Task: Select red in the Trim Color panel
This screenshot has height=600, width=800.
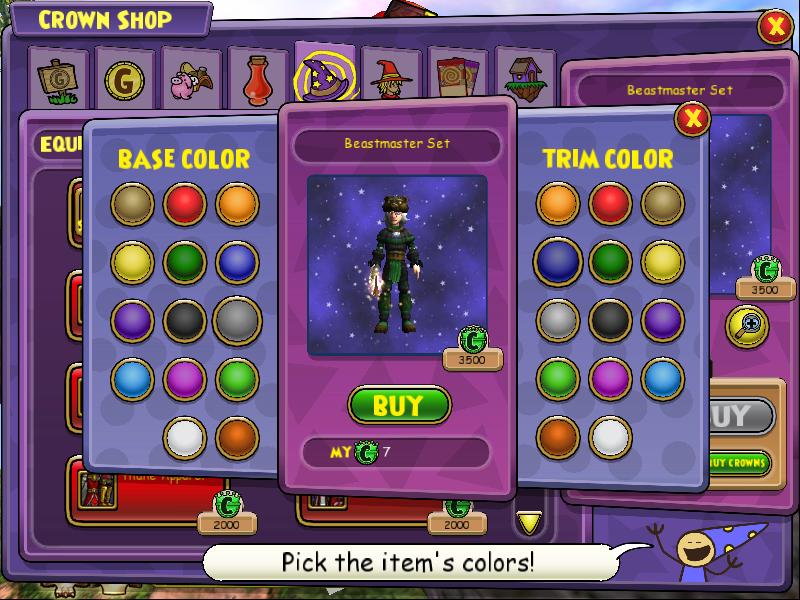Action: click(610, 204)
